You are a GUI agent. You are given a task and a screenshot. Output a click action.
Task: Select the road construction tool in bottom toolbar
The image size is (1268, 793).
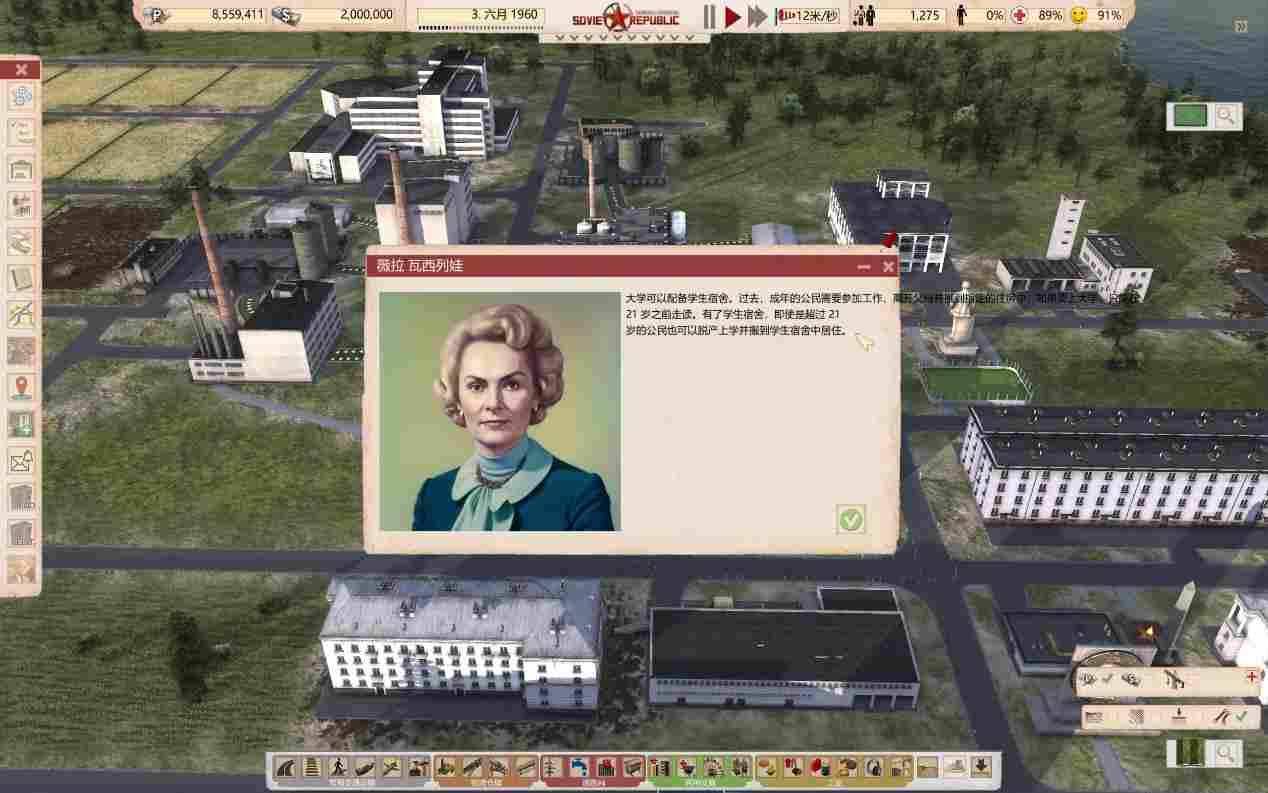pyautogui.click(x=286, y=767)
